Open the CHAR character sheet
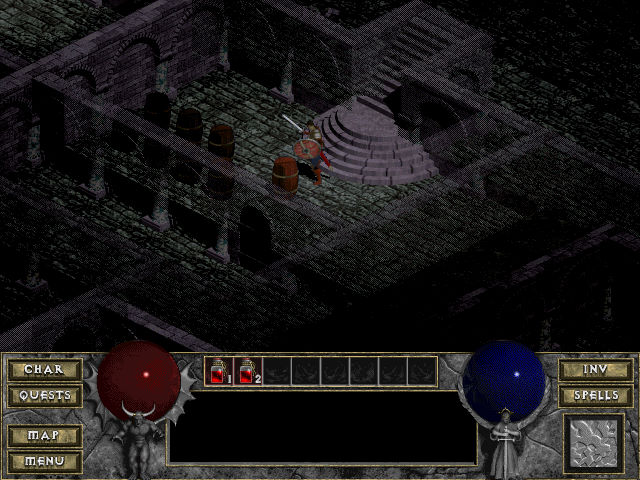This screenshot has height=480, width=640. [x=44, y=370]
